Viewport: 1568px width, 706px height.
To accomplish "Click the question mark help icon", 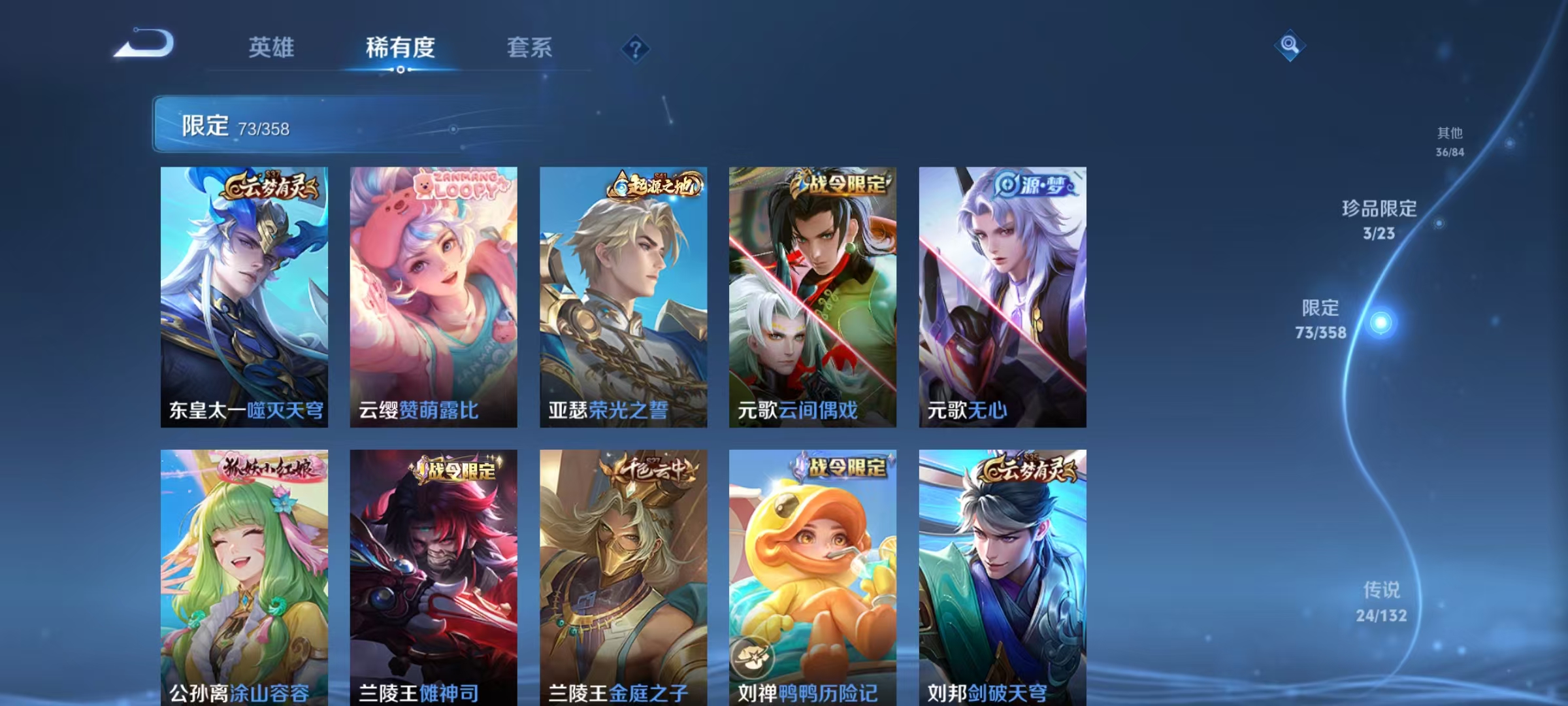I will point(634,47).
